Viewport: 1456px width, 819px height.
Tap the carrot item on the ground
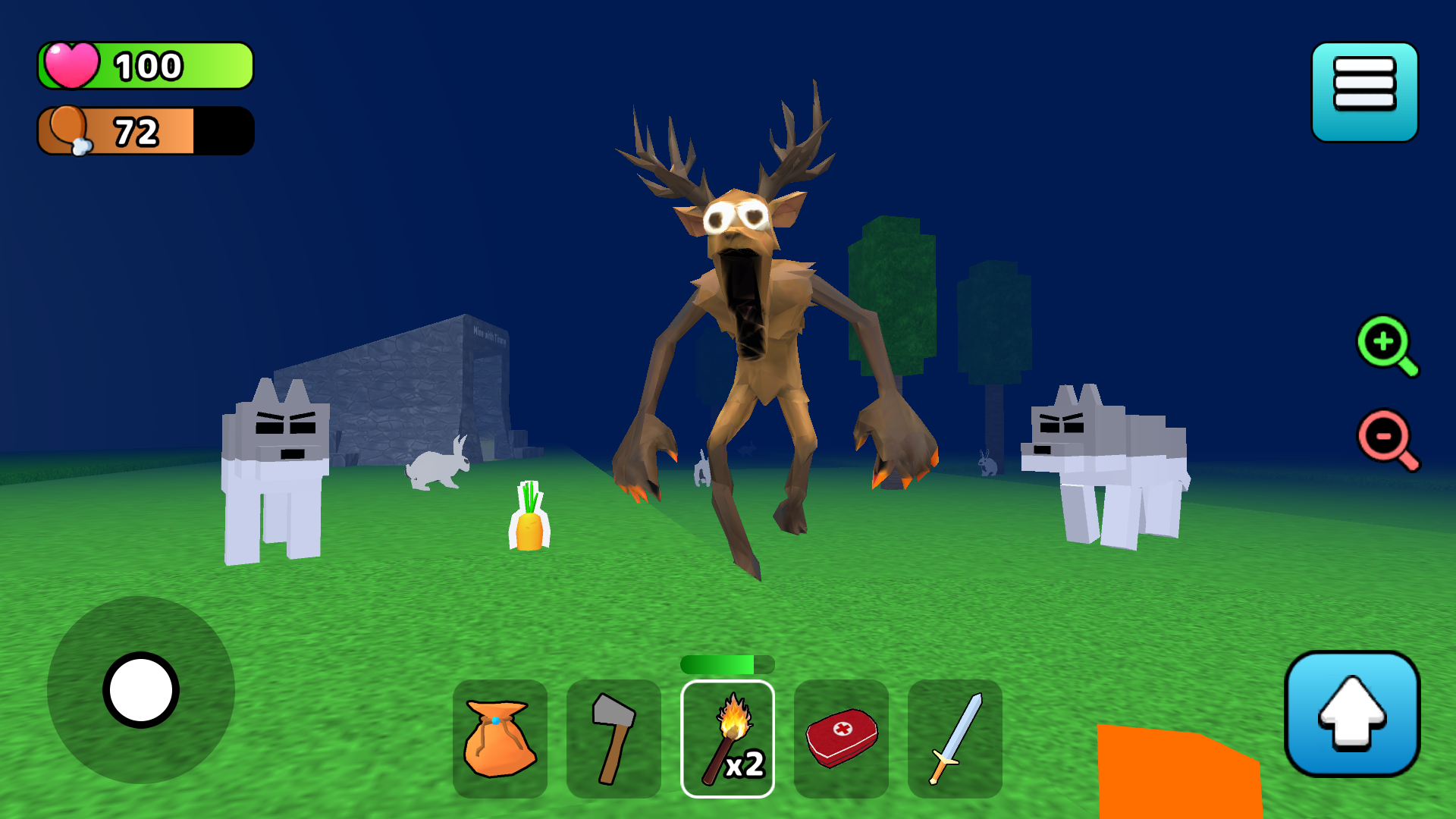(530, 523)
